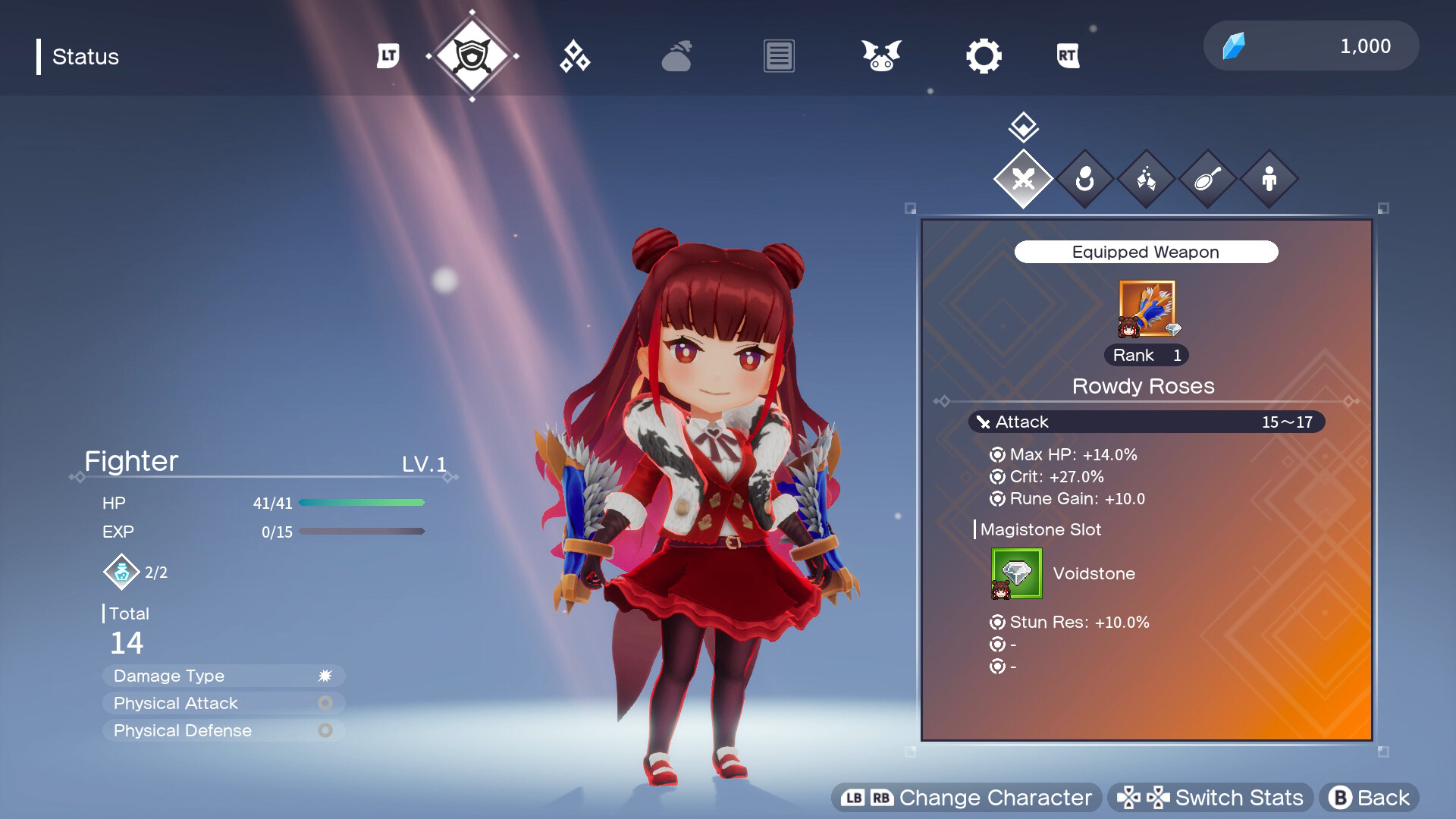
Task: Switch to the character accessory tab
Action: [1085, 179]
